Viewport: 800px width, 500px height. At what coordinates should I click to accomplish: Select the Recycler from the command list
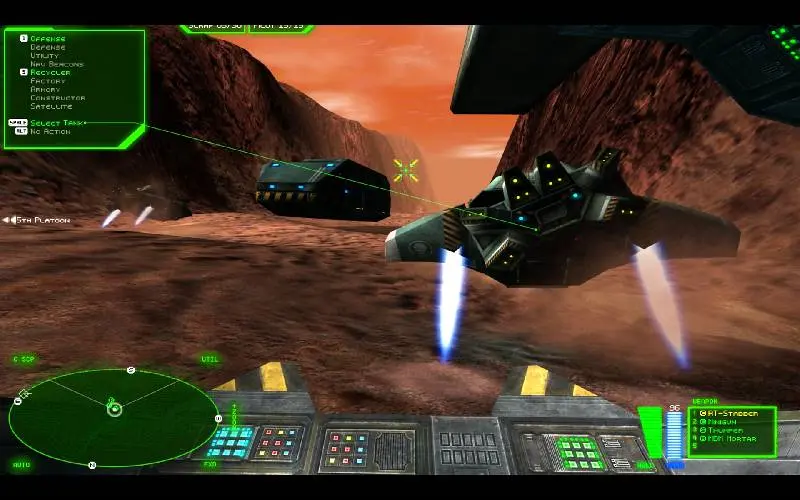point(50,73)
